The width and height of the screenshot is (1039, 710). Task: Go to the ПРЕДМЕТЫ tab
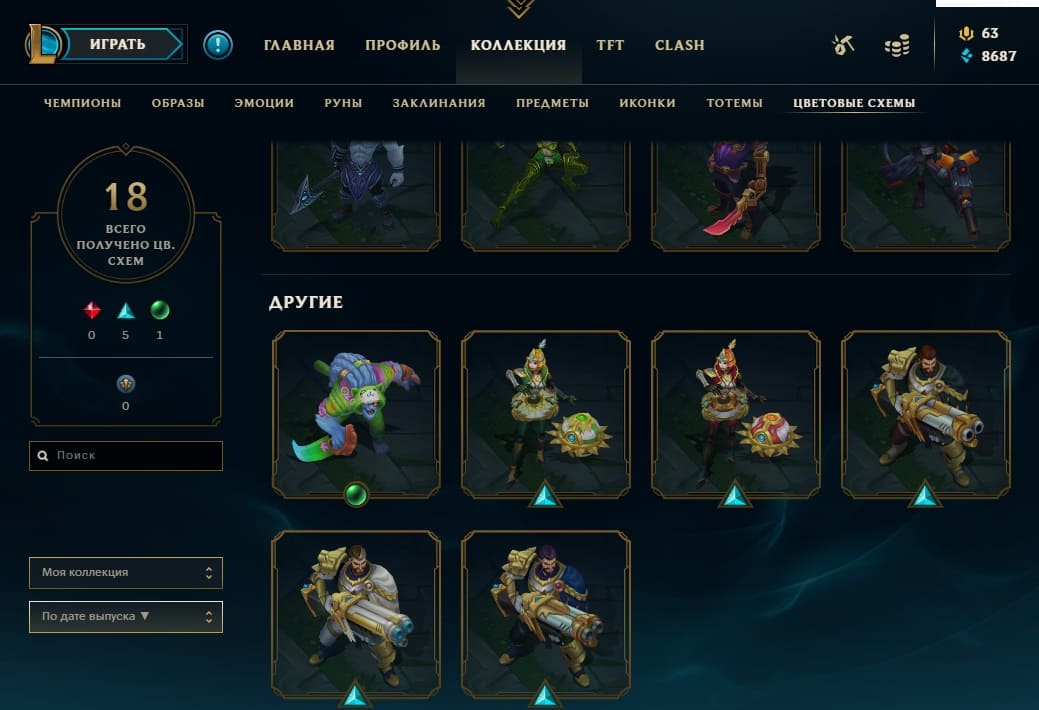(552, 103)
